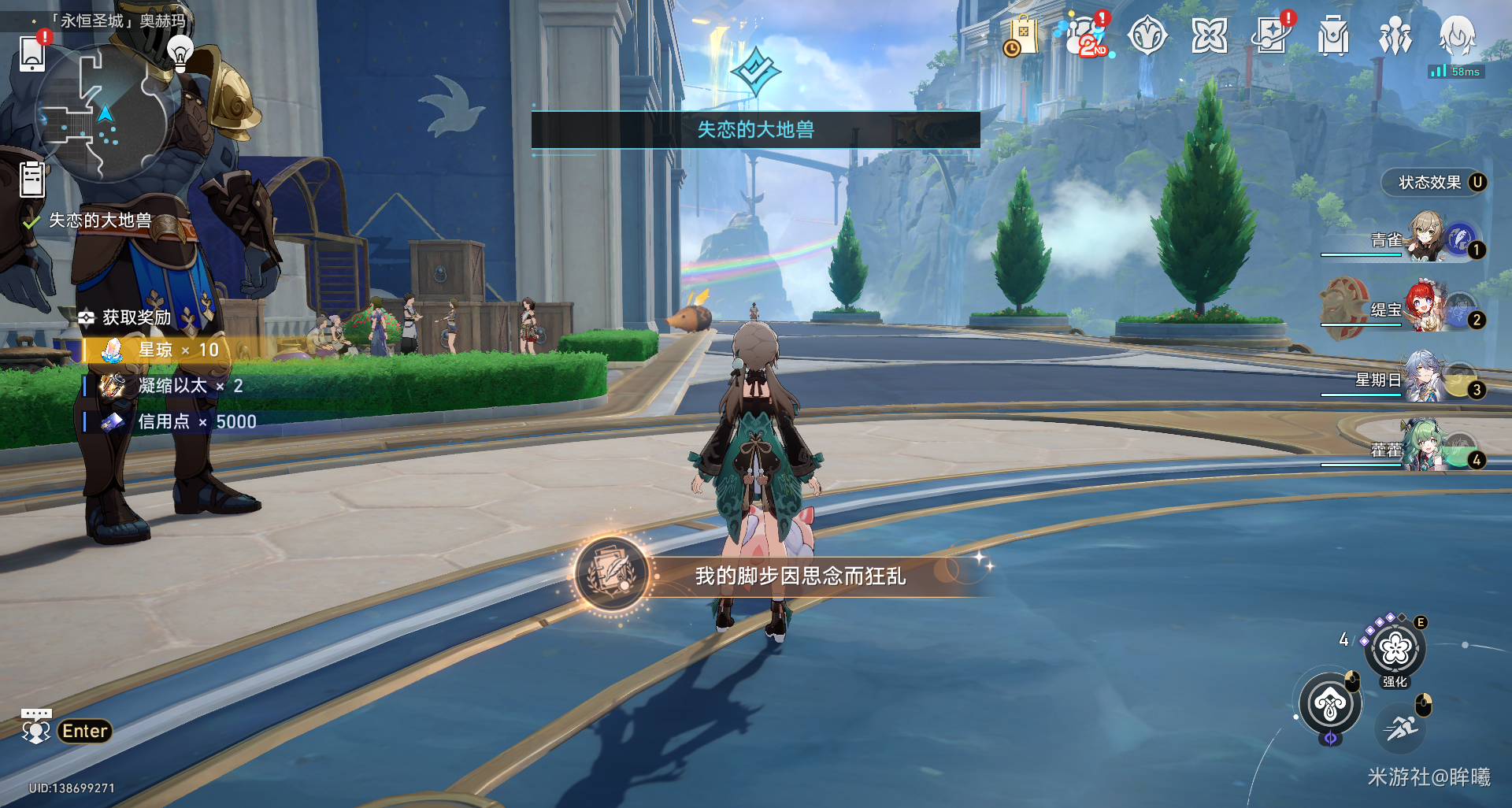1512x808 pixels.
Task: Open the backpack inventory icon
Action: coord(1333,37)
